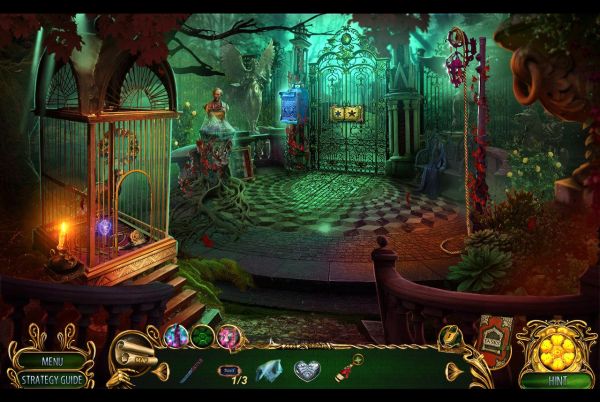Select the folded paper inventory item
This screenshot has width=600, height=402.
[x=268, y=370]
